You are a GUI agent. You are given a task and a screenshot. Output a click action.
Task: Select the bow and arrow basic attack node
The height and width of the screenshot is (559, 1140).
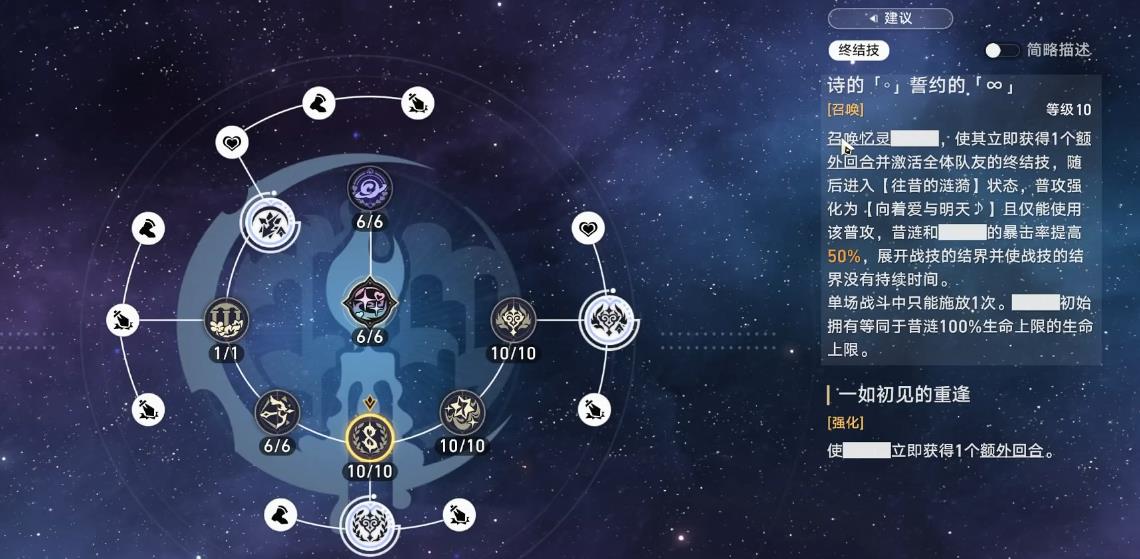point(276,410)
